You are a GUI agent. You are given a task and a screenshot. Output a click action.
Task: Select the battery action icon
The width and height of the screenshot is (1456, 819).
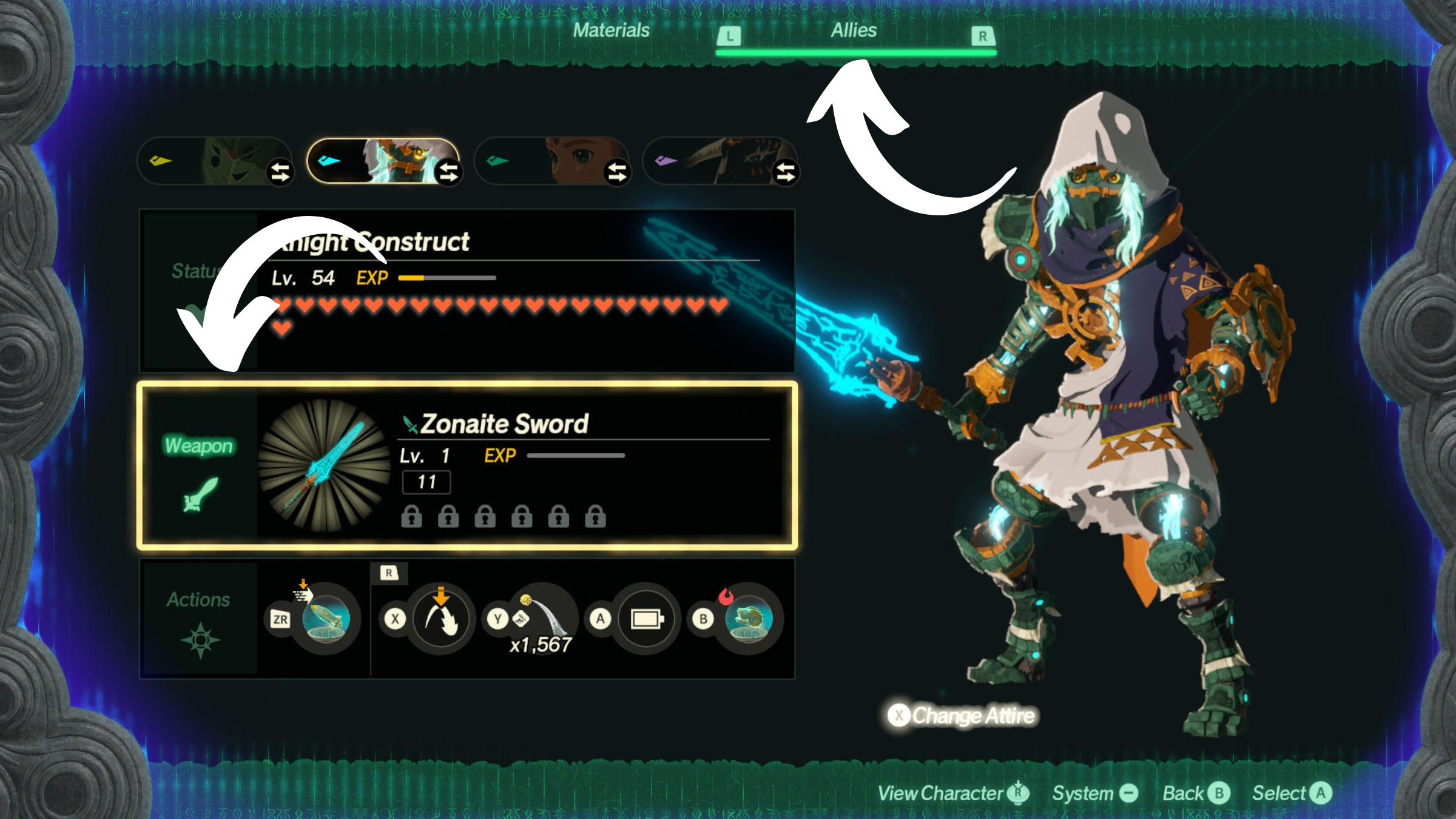pyautogui.click(x=646, y=619)
